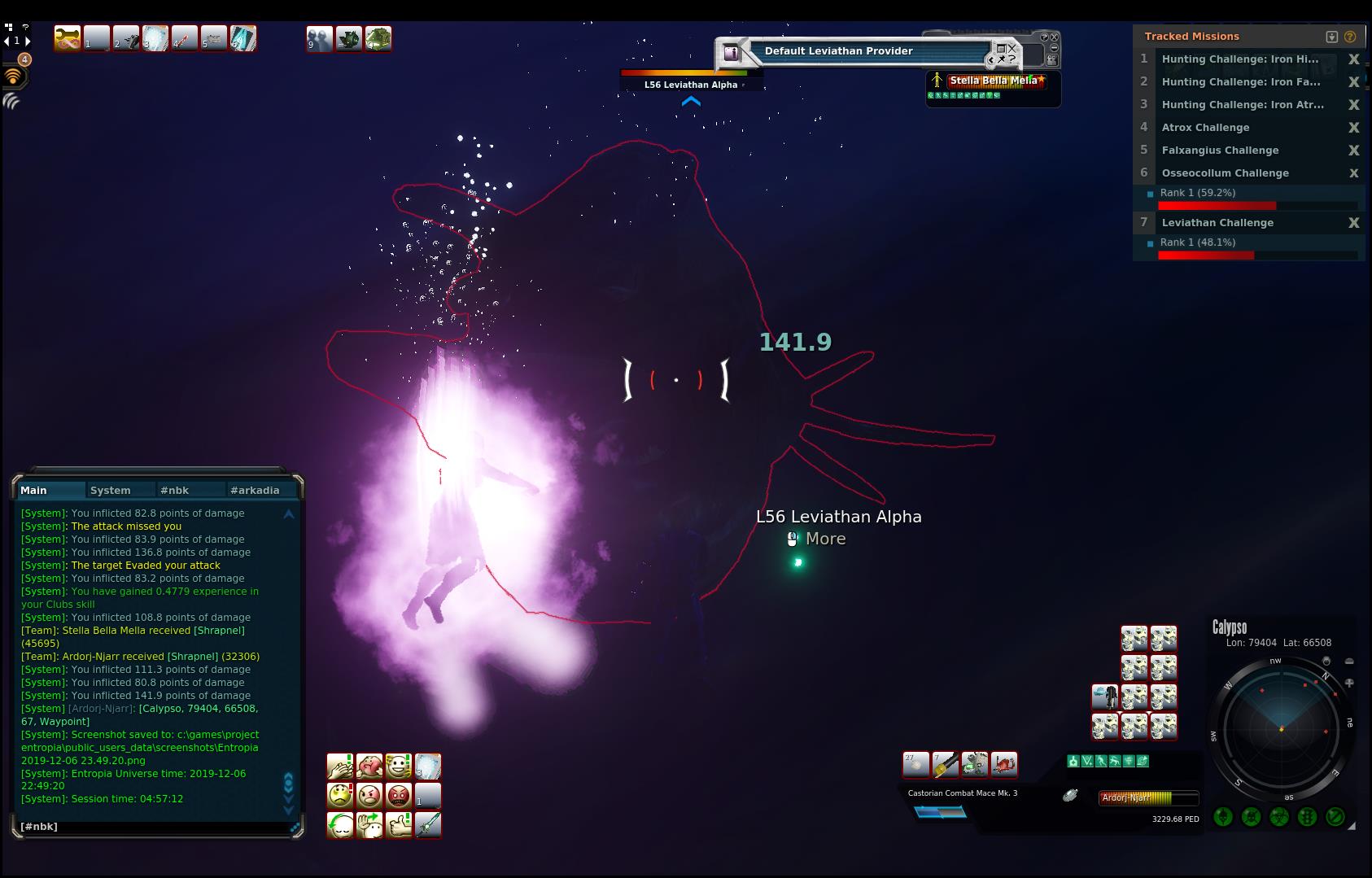
Task: Click the radar minimap
Action: click(1281, 729)
